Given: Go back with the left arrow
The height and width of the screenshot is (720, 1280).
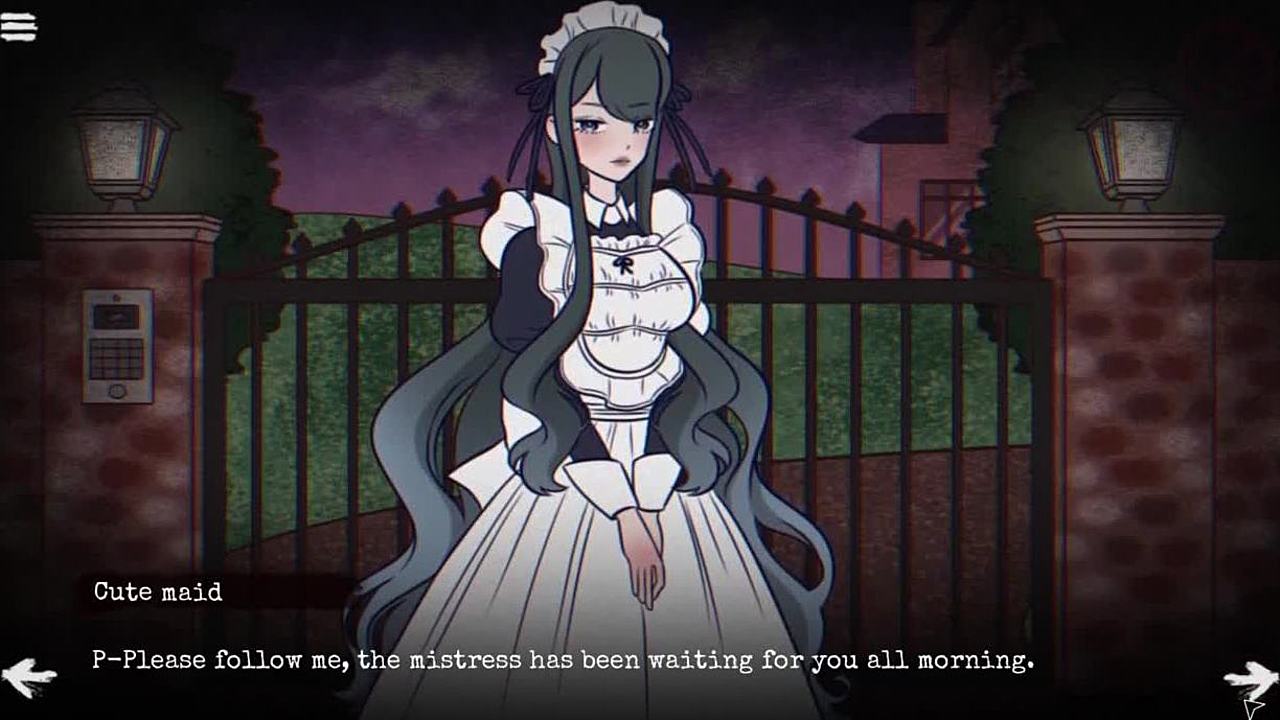Looking at the screenshot, I should click(x=28, y=677).
